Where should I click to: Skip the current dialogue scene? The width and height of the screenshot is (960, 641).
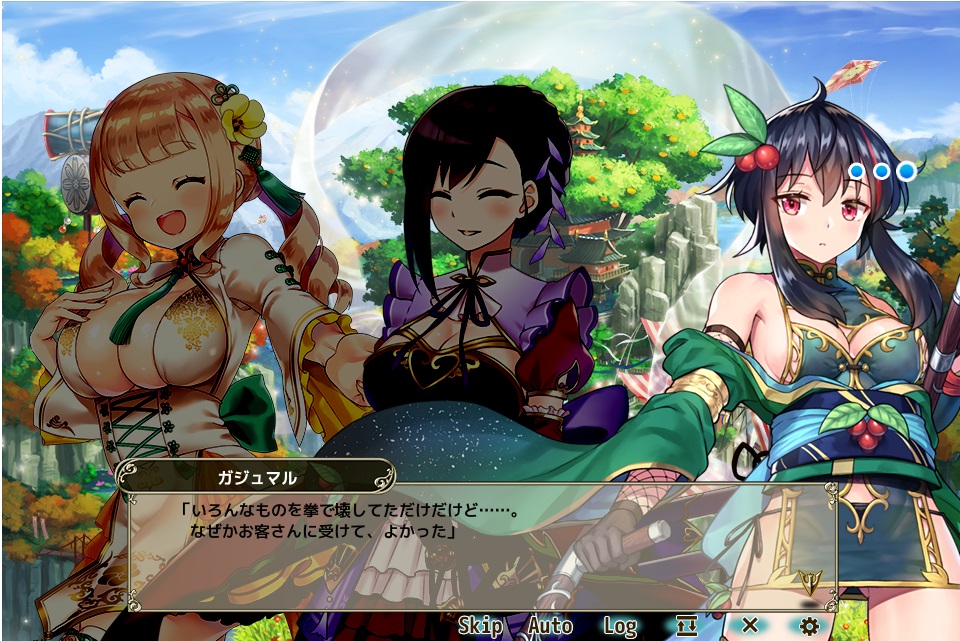click(x=480, y=627)
